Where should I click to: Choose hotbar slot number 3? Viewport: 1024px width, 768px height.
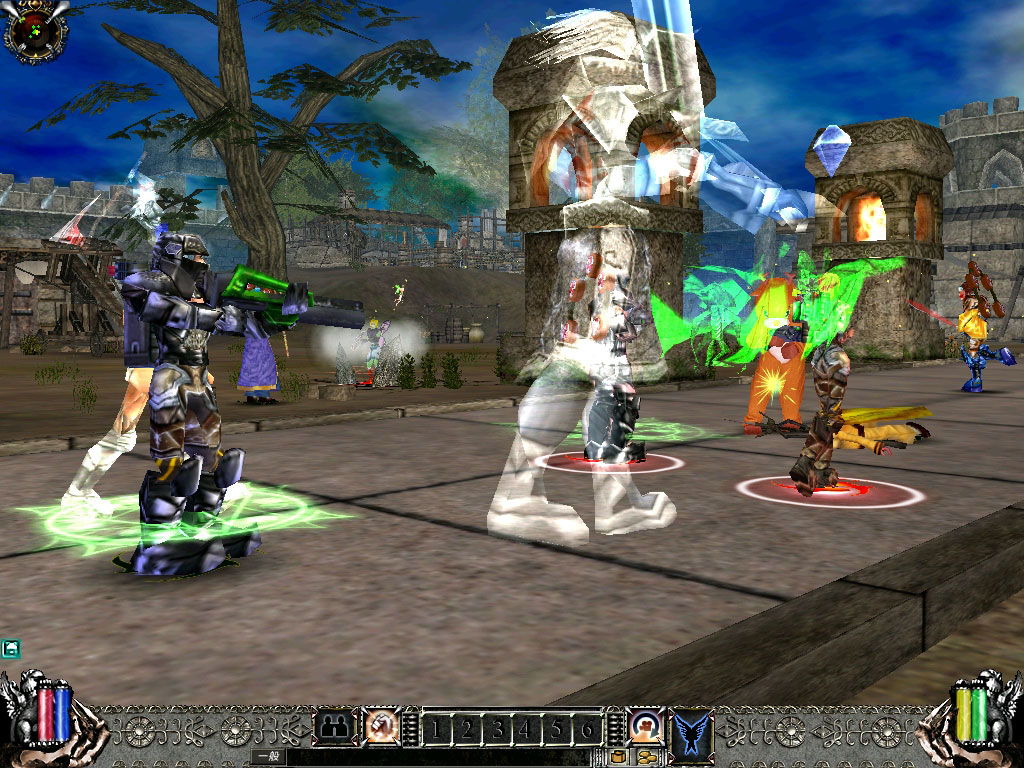pyautogui.click(x=497, y=729)
